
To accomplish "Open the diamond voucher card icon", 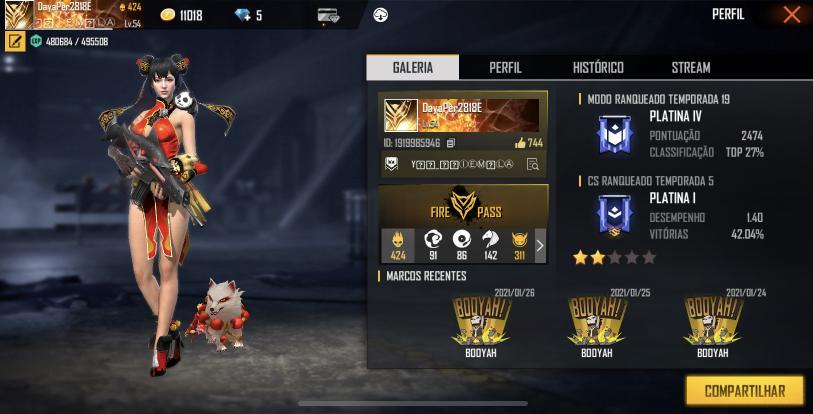I will pos(327,15).
